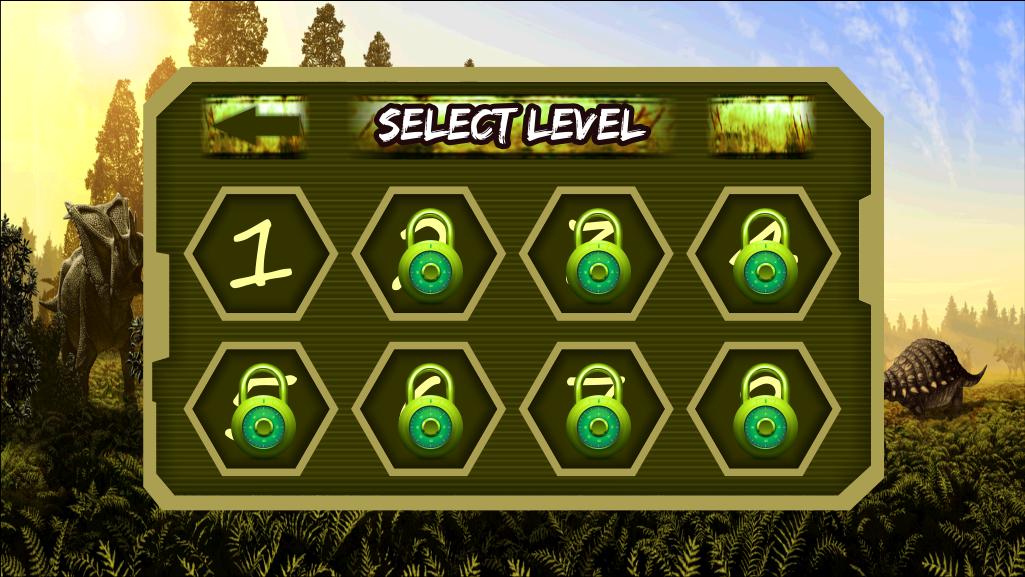Screen dimensions: 1025x577
Task: Select unlocked level 1 tile
Action: tap(261, 253)
